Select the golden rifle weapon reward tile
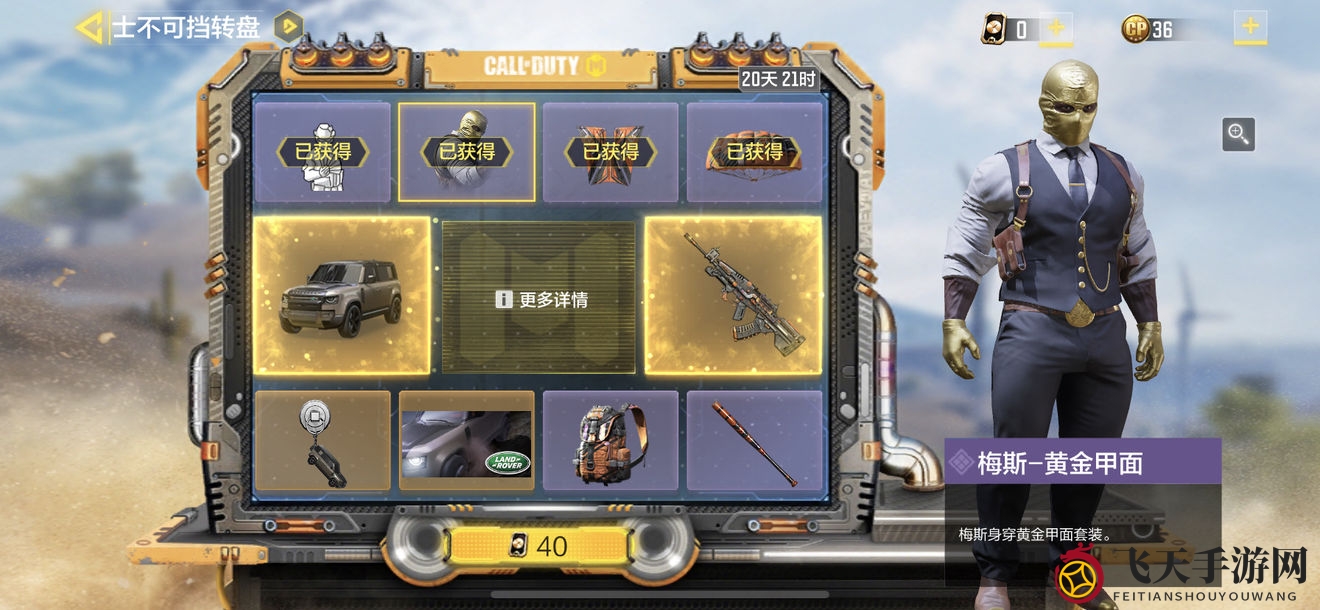Image resolution: width=1320 pixels, height=610 pixels. [x=734, y=297]
